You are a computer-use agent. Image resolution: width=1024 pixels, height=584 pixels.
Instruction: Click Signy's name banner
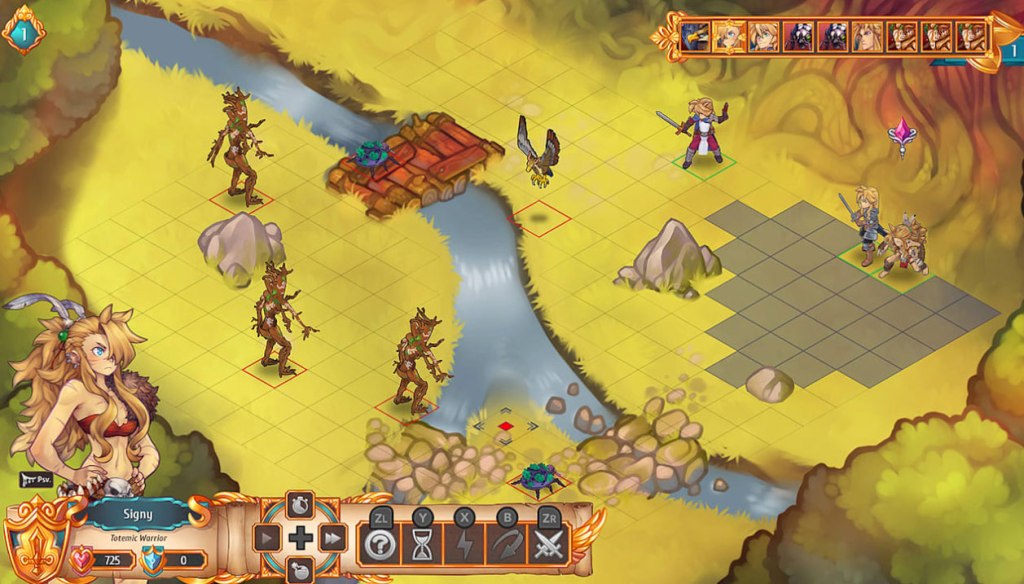click(x=140, y=513)
